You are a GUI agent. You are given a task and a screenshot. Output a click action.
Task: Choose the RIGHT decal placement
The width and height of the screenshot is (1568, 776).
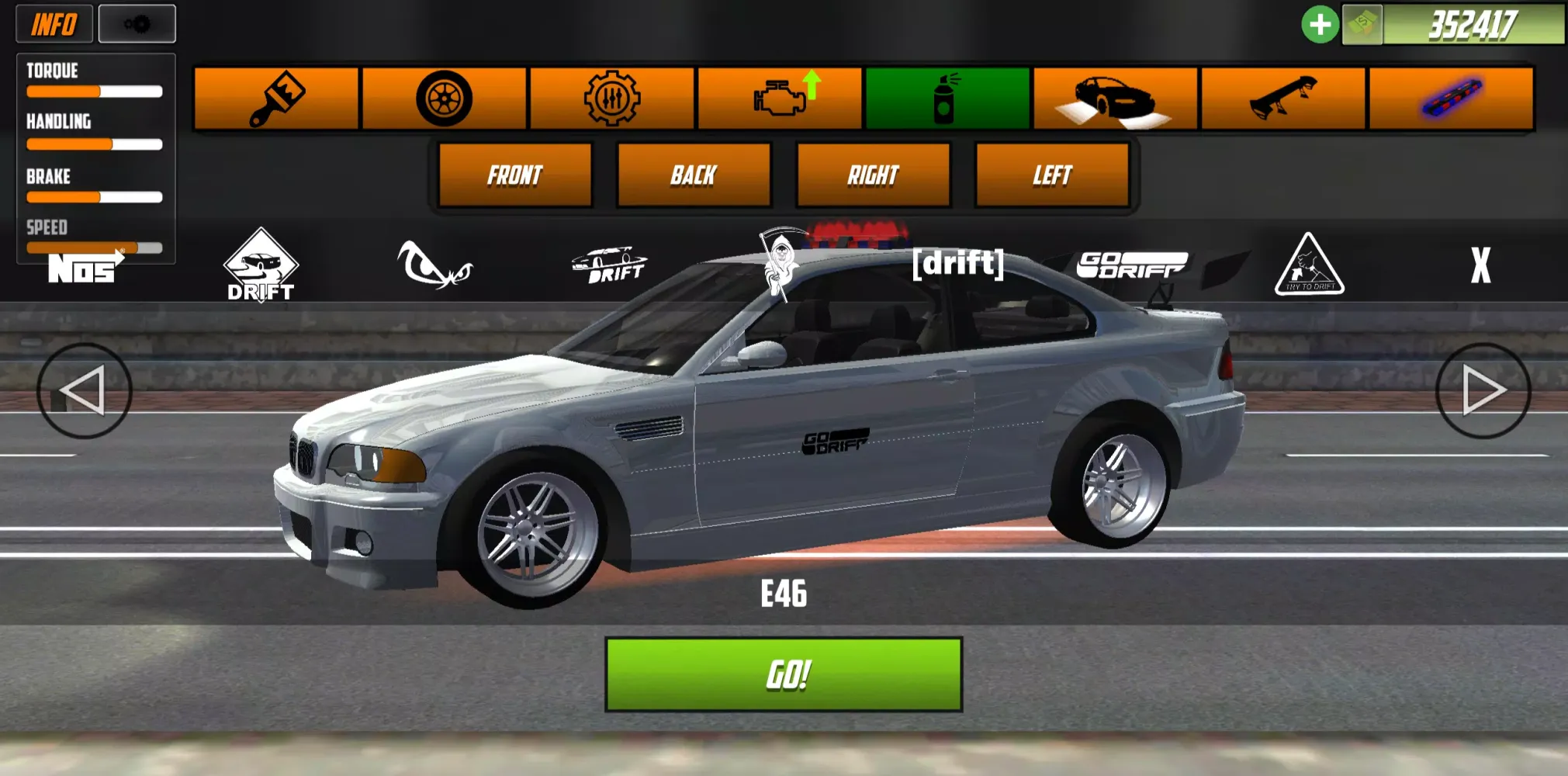pyautogui.click(x=873, y=175)
